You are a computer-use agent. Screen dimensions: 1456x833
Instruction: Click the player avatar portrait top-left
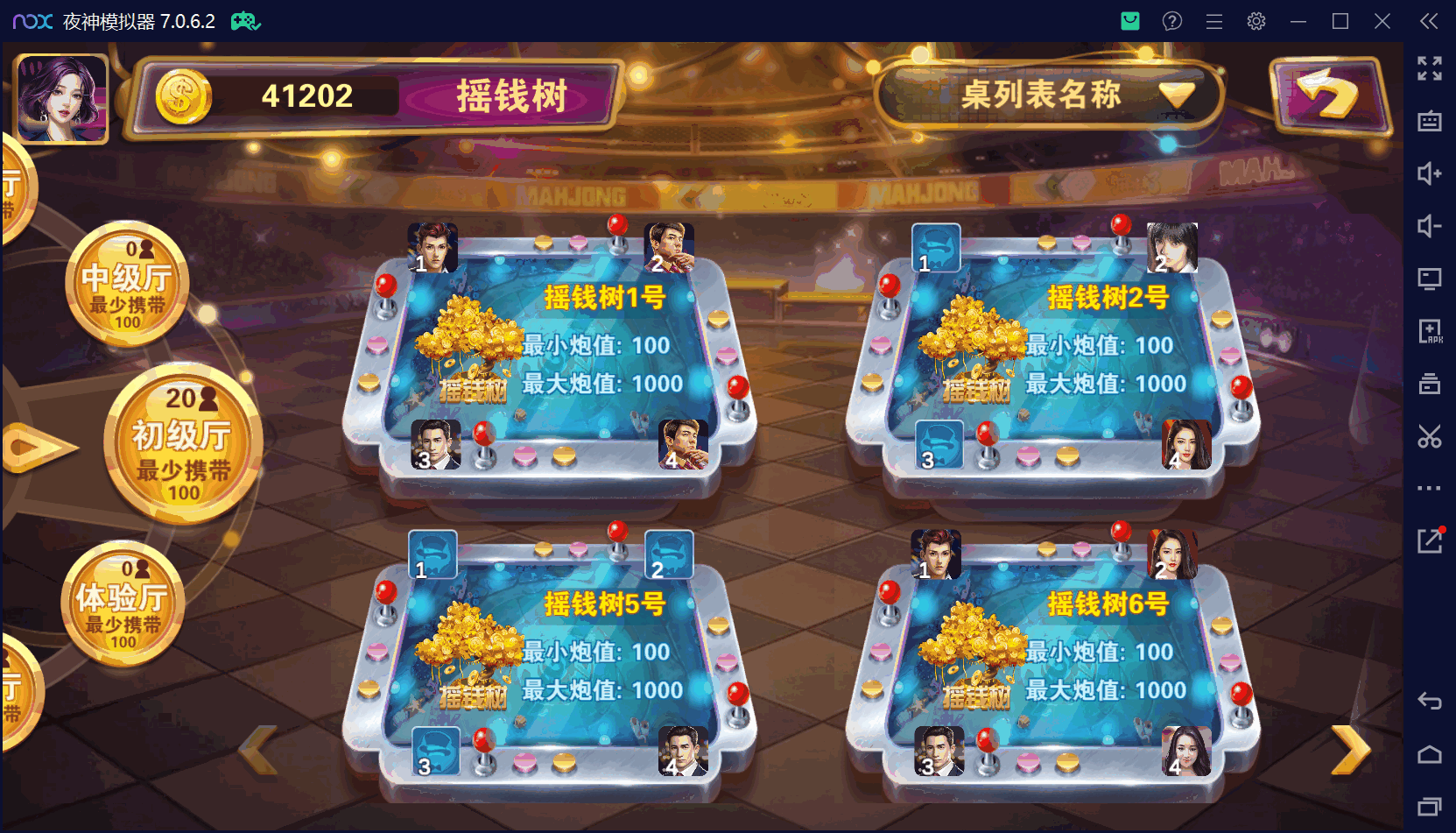[59, 96]
